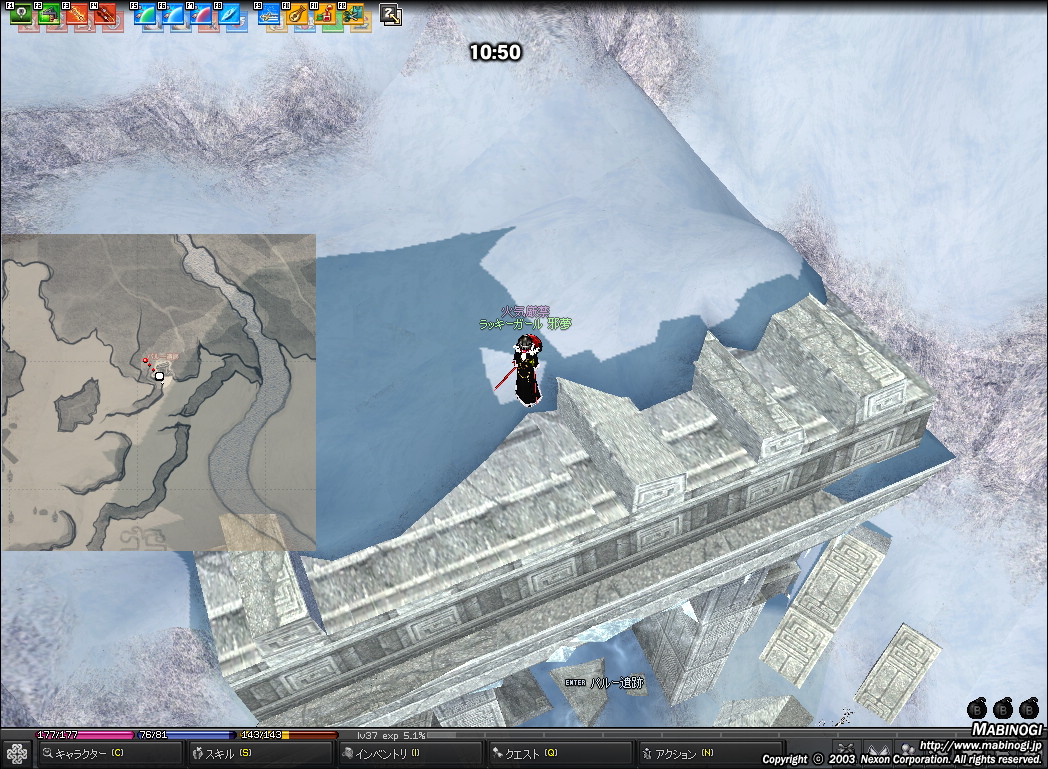Trigger the F5 green-arc blue skill

tap(146, 15)
